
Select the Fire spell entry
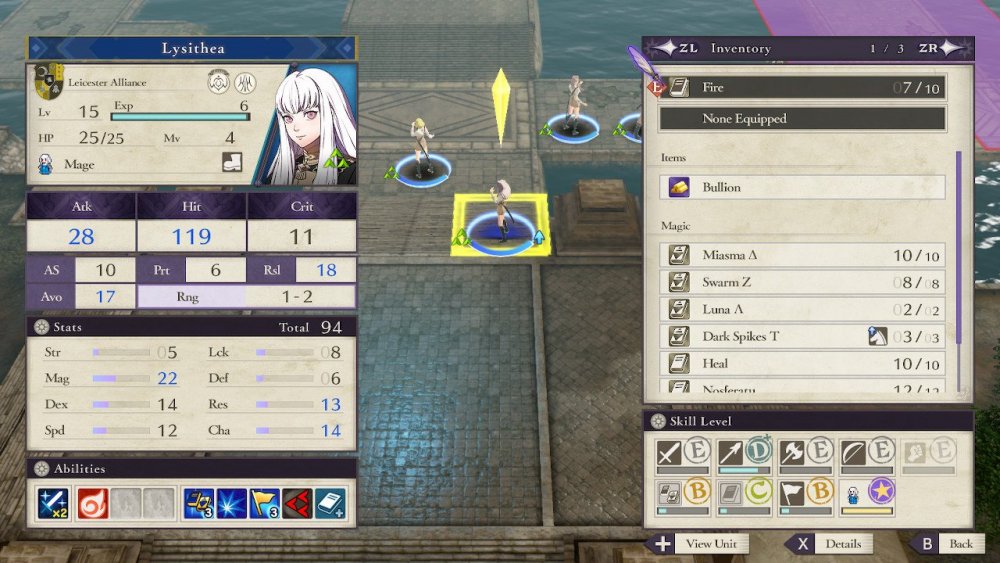[802, 88]
